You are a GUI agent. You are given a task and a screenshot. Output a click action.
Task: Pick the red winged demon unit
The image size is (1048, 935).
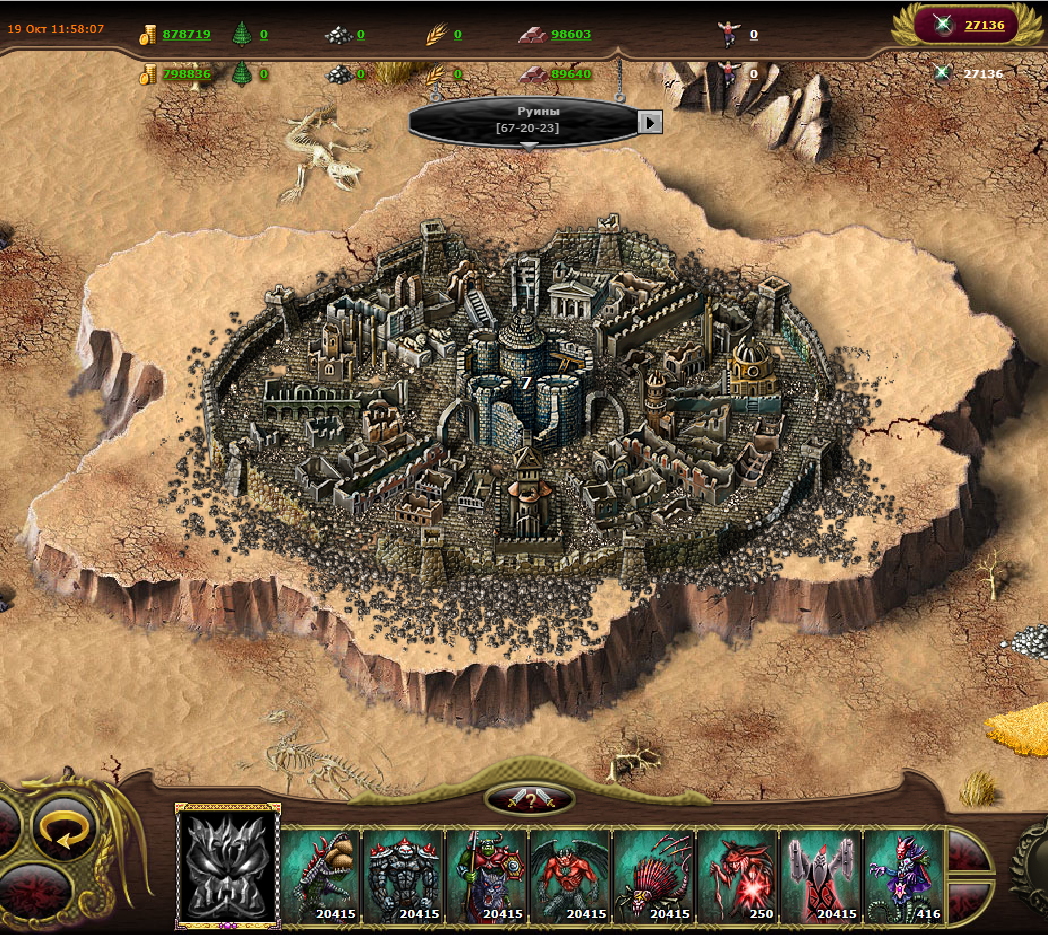tap(570, 874)
